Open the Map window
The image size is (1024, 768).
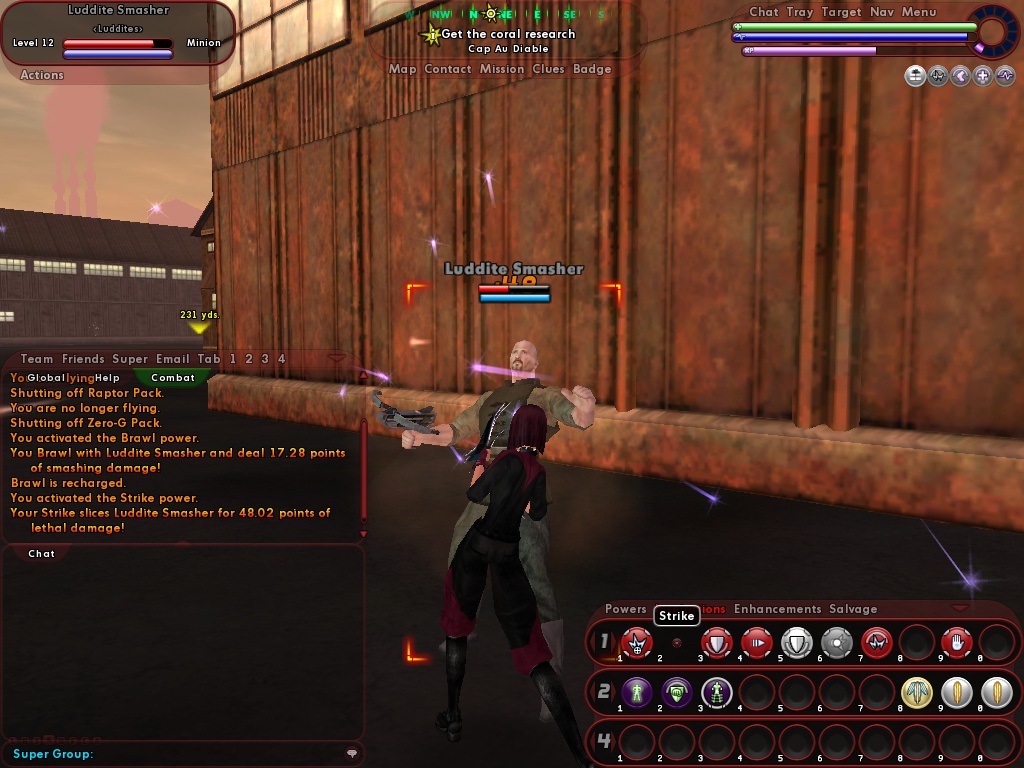tap(402, 69)
